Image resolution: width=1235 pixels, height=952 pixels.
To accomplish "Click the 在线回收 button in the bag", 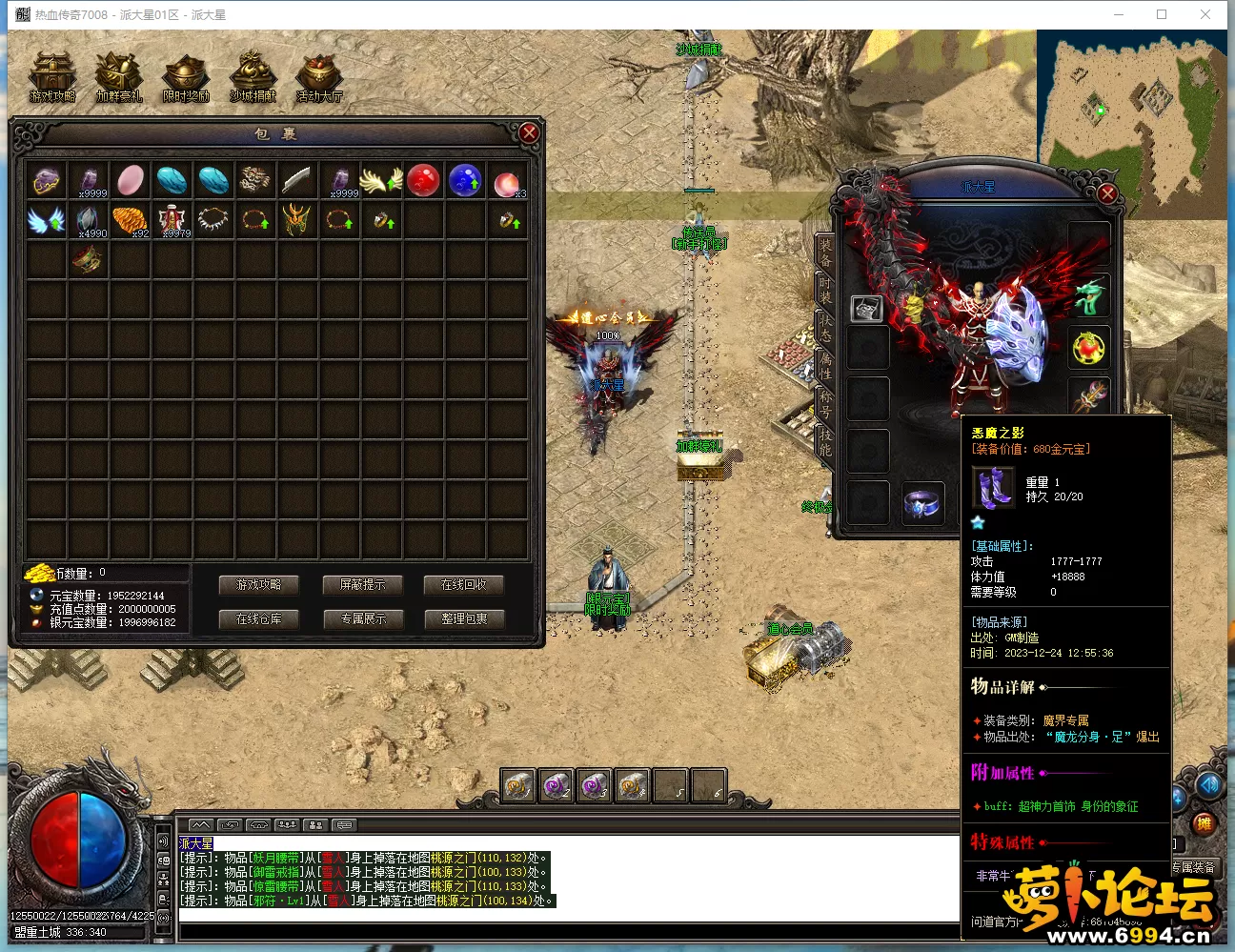I will click(x=464, y=585).
